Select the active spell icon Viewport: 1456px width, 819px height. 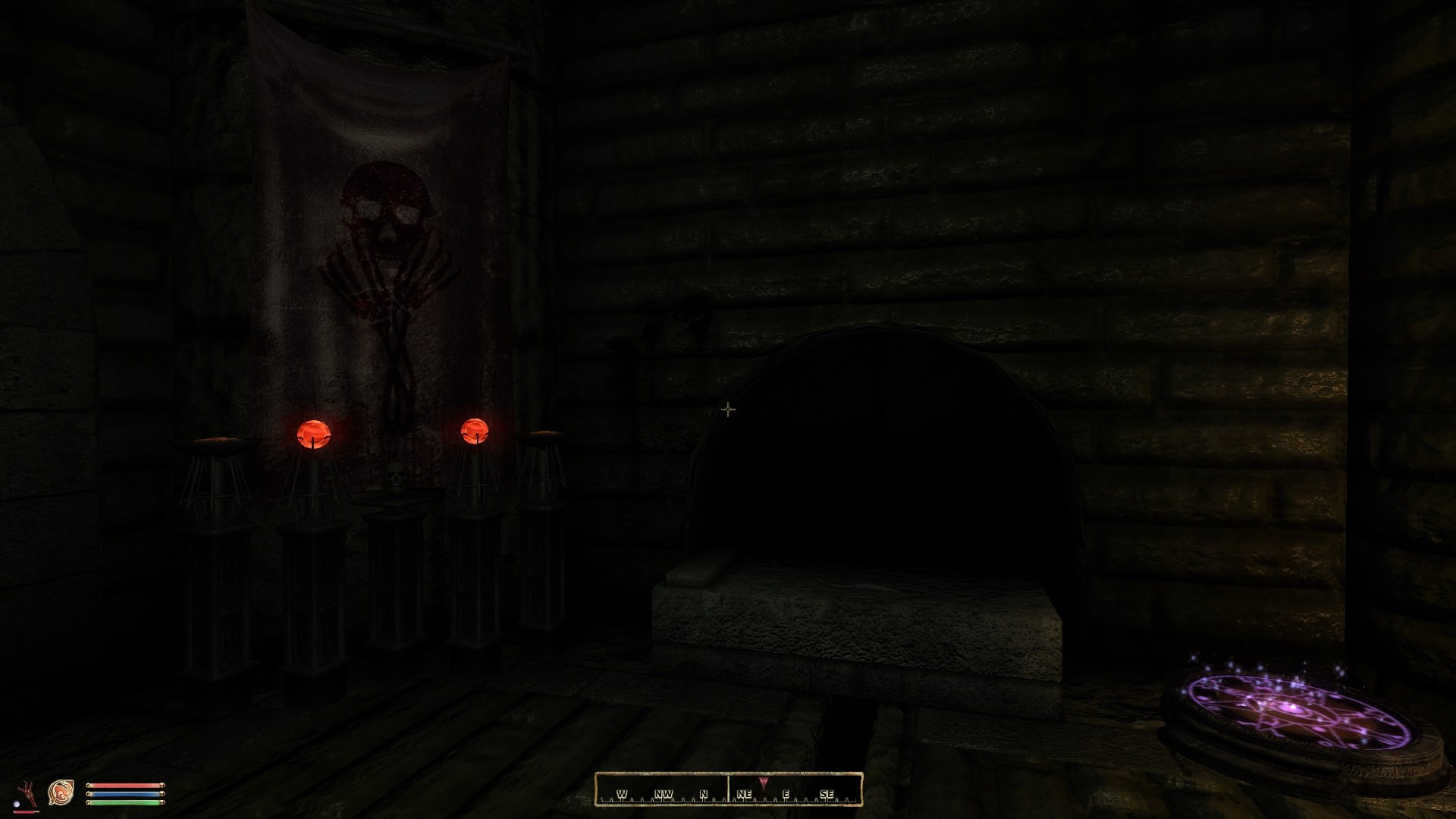pos(61,793)
